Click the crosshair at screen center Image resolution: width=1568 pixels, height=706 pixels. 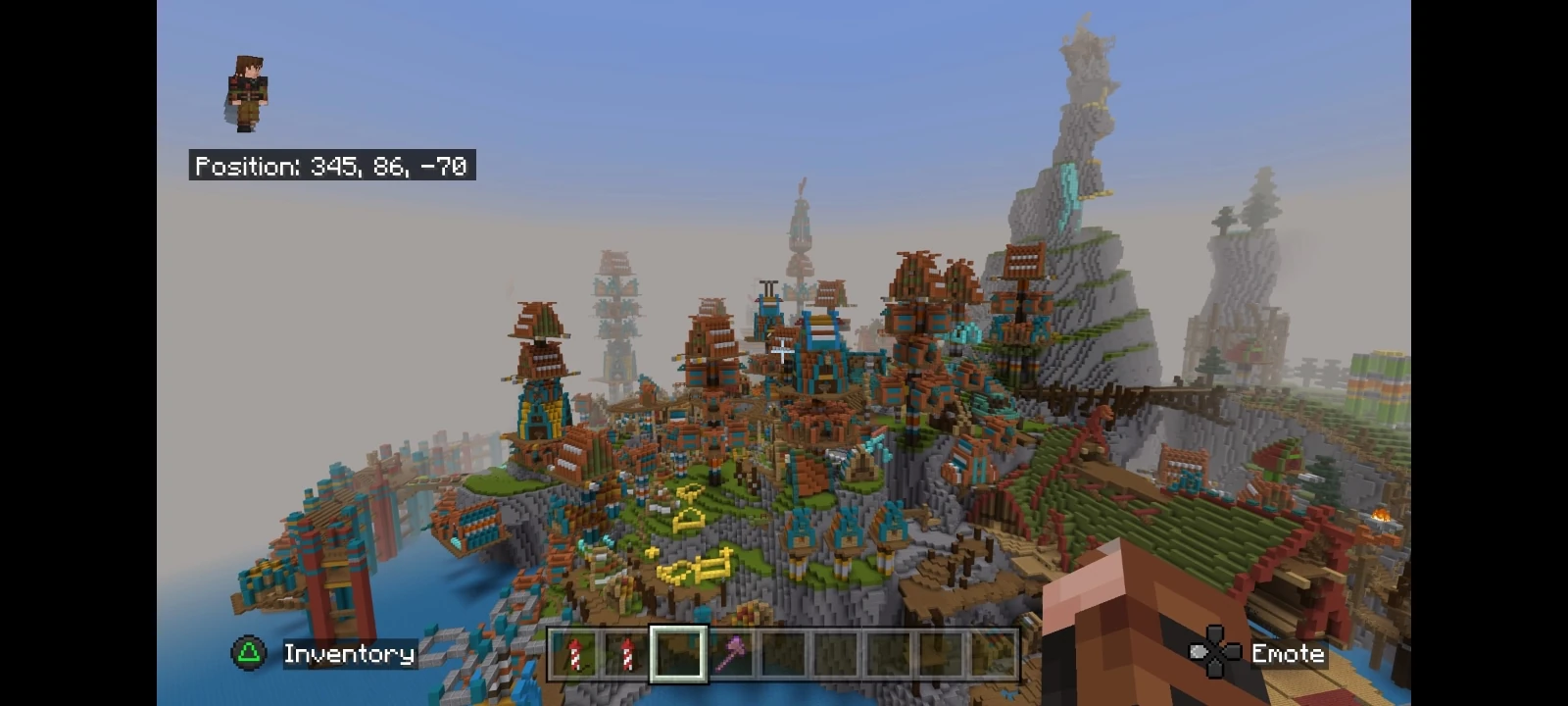[x=784, y=353]
